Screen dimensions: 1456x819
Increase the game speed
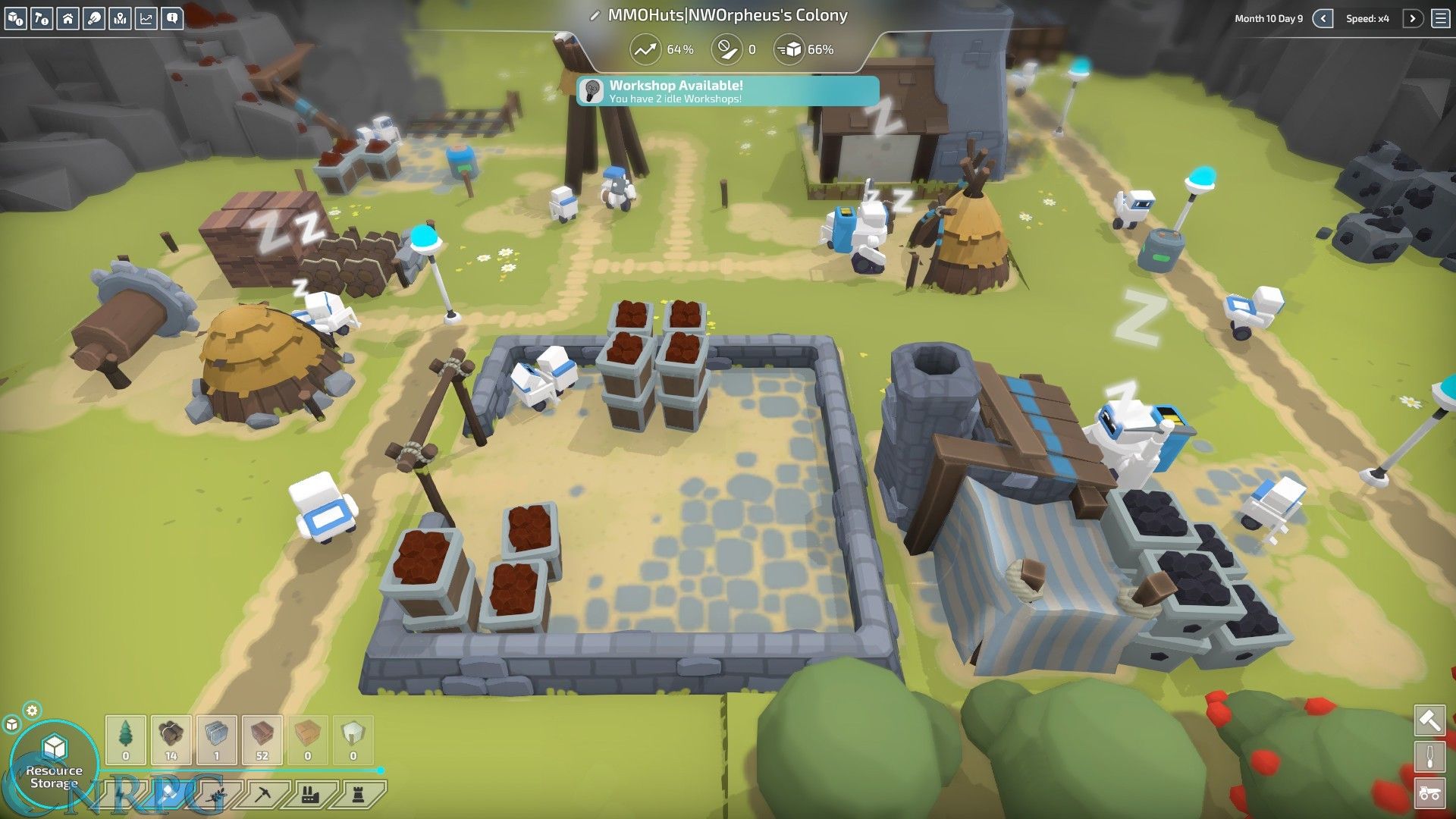click(1412, 18)
